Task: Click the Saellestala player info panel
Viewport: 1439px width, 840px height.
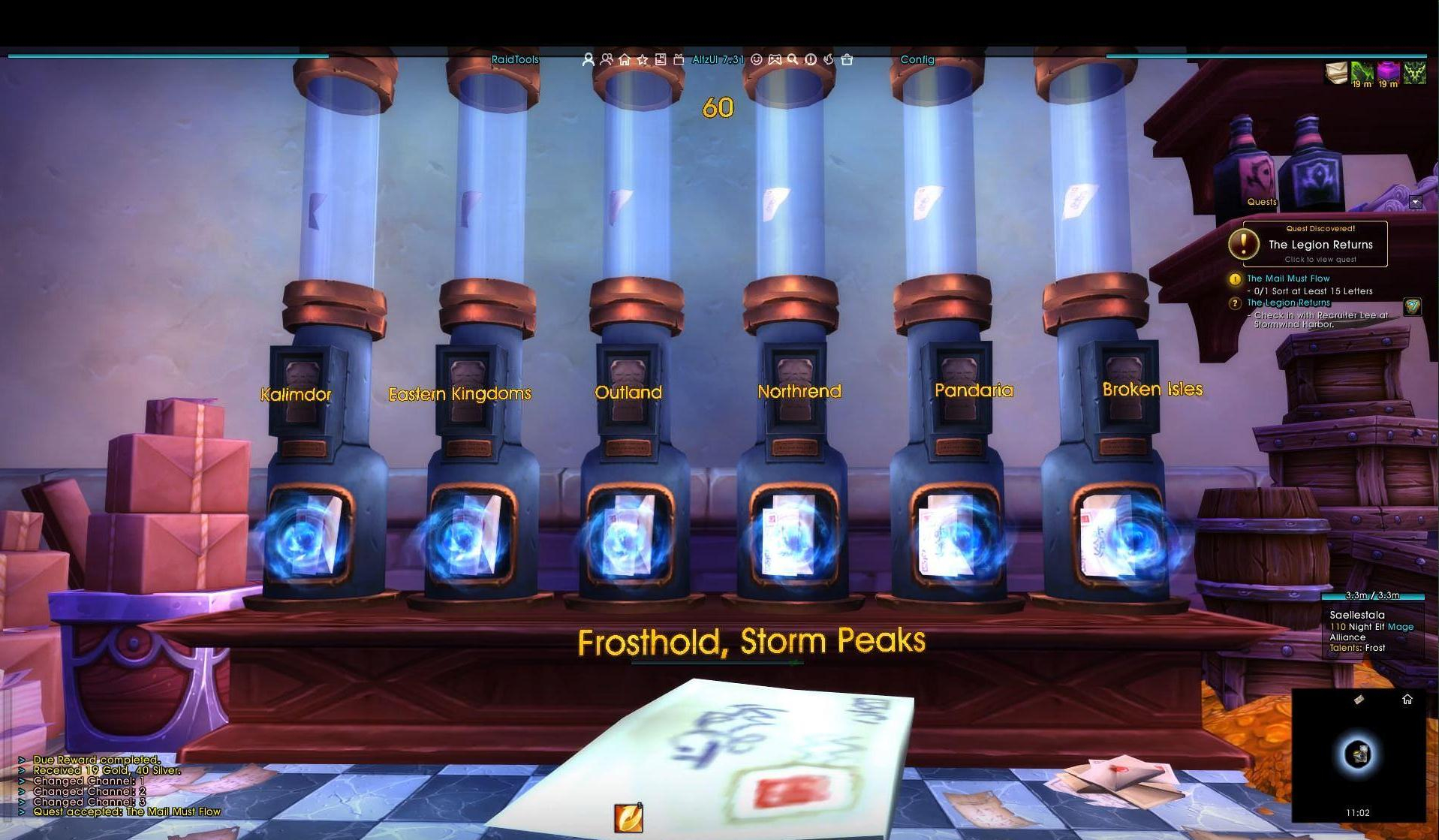Action: coord(1371,631)
